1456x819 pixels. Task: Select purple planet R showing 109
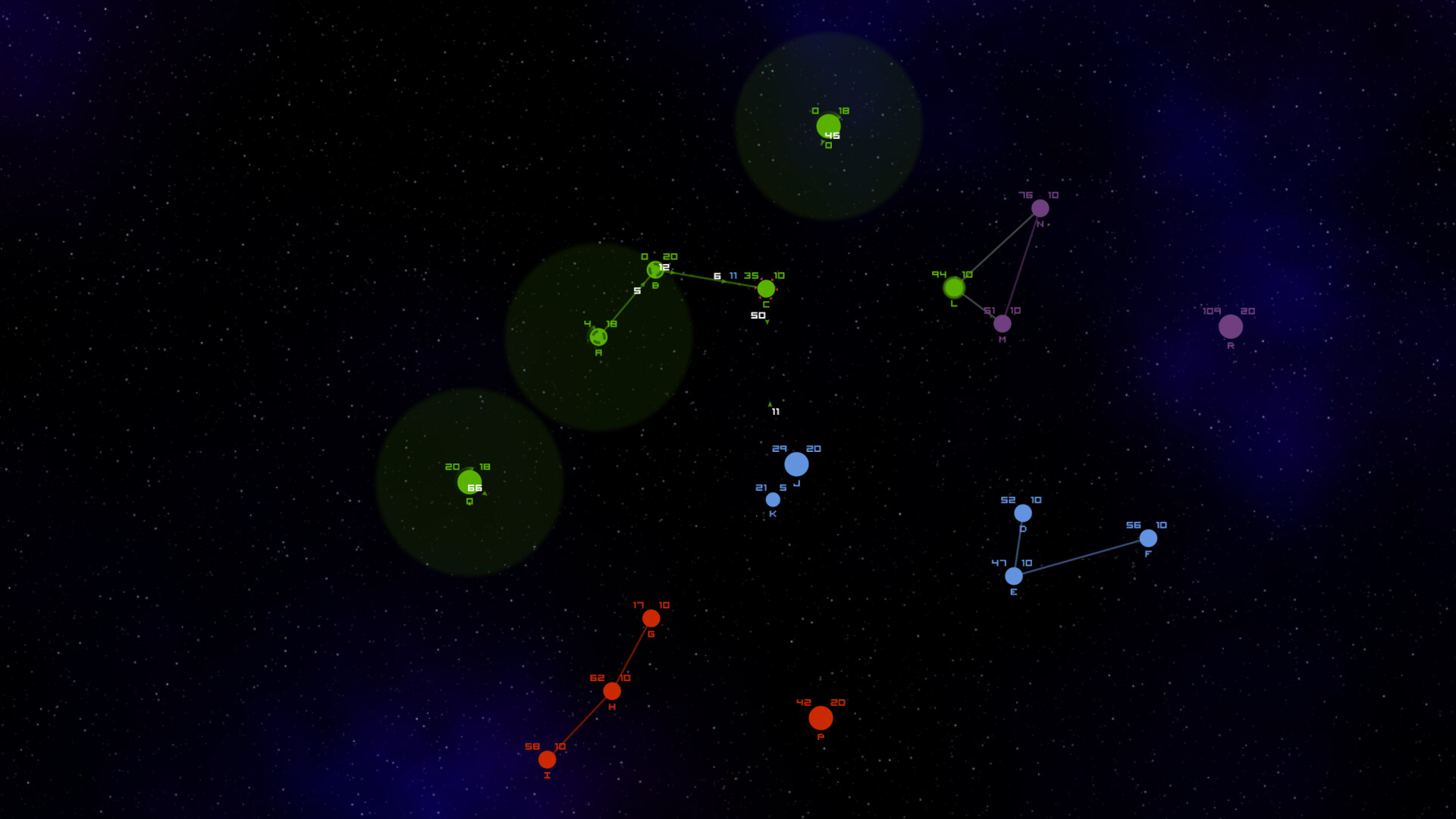(1232, 328)
